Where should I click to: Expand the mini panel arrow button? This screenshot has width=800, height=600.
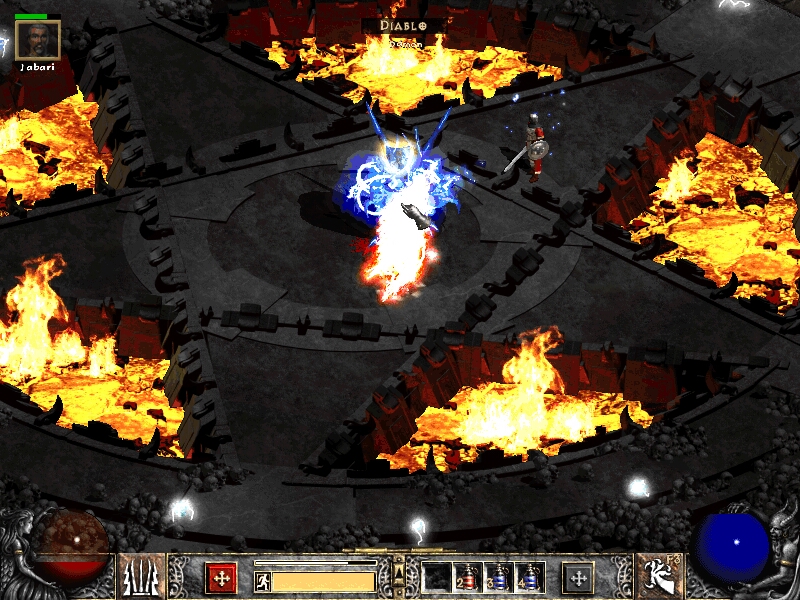(x=399, y=573)
